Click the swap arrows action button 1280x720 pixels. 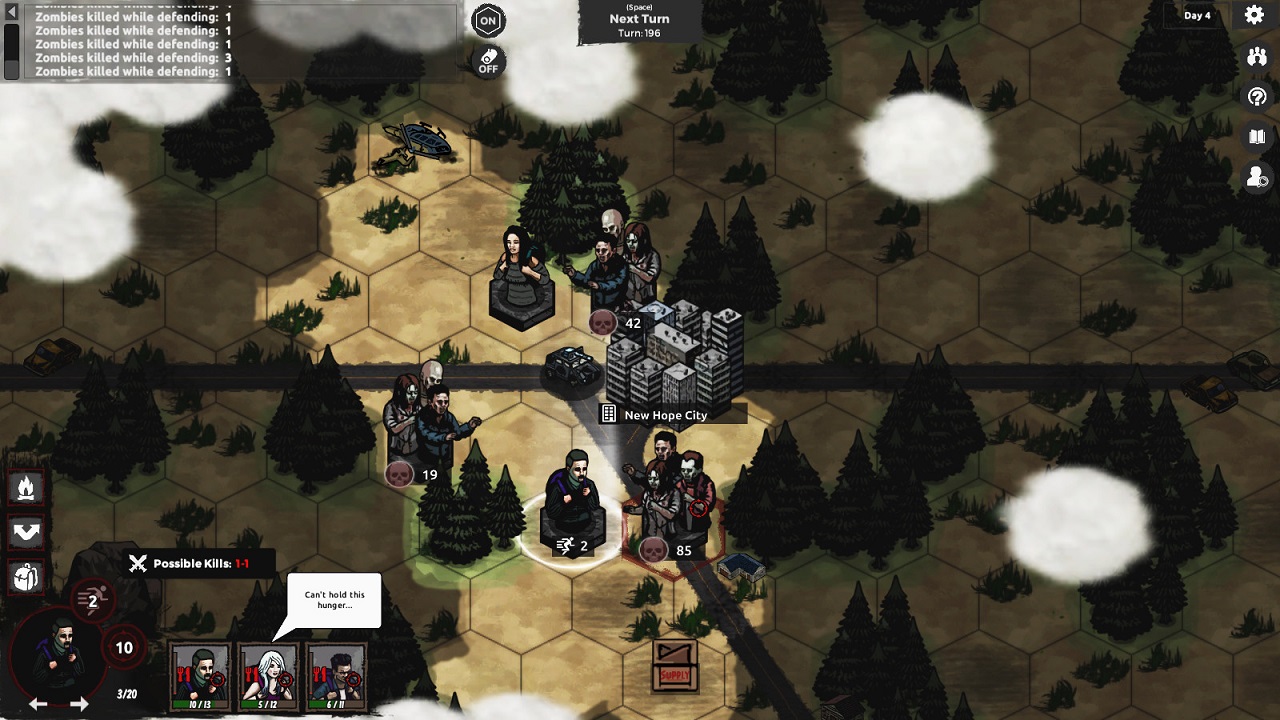click(x=26, y=532)
